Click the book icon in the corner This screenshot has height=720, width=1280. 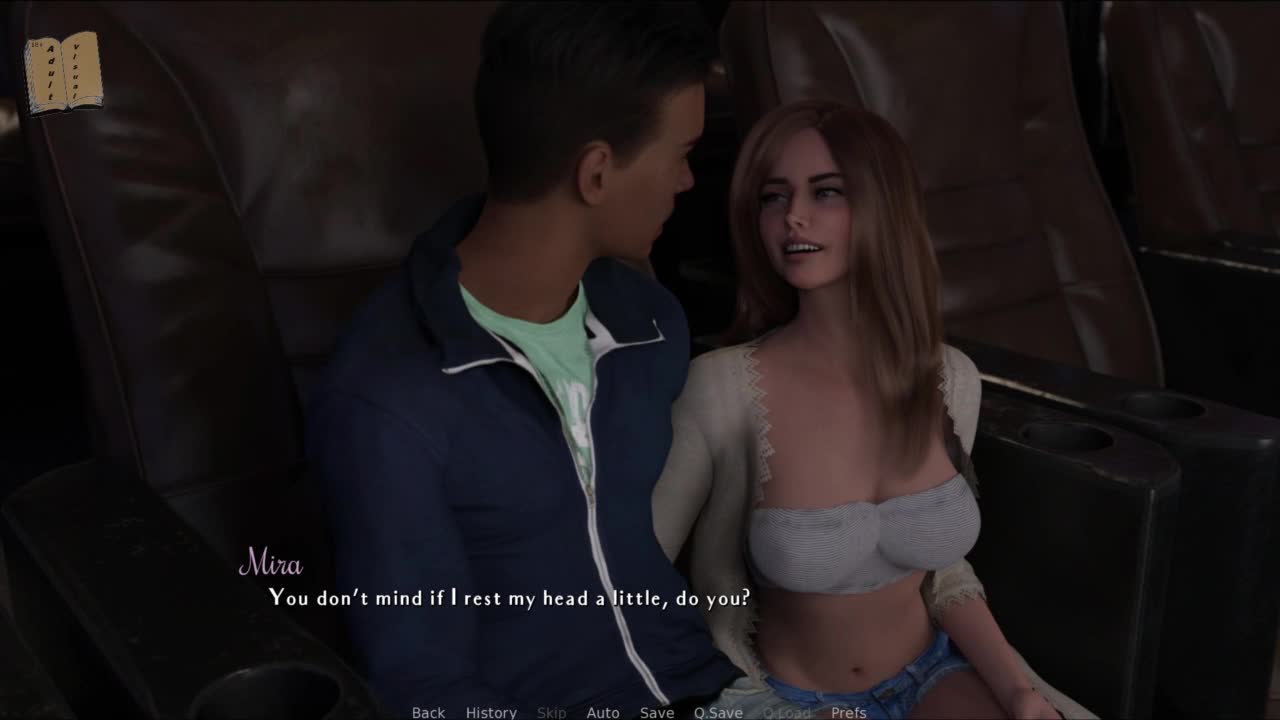point(63,72)
